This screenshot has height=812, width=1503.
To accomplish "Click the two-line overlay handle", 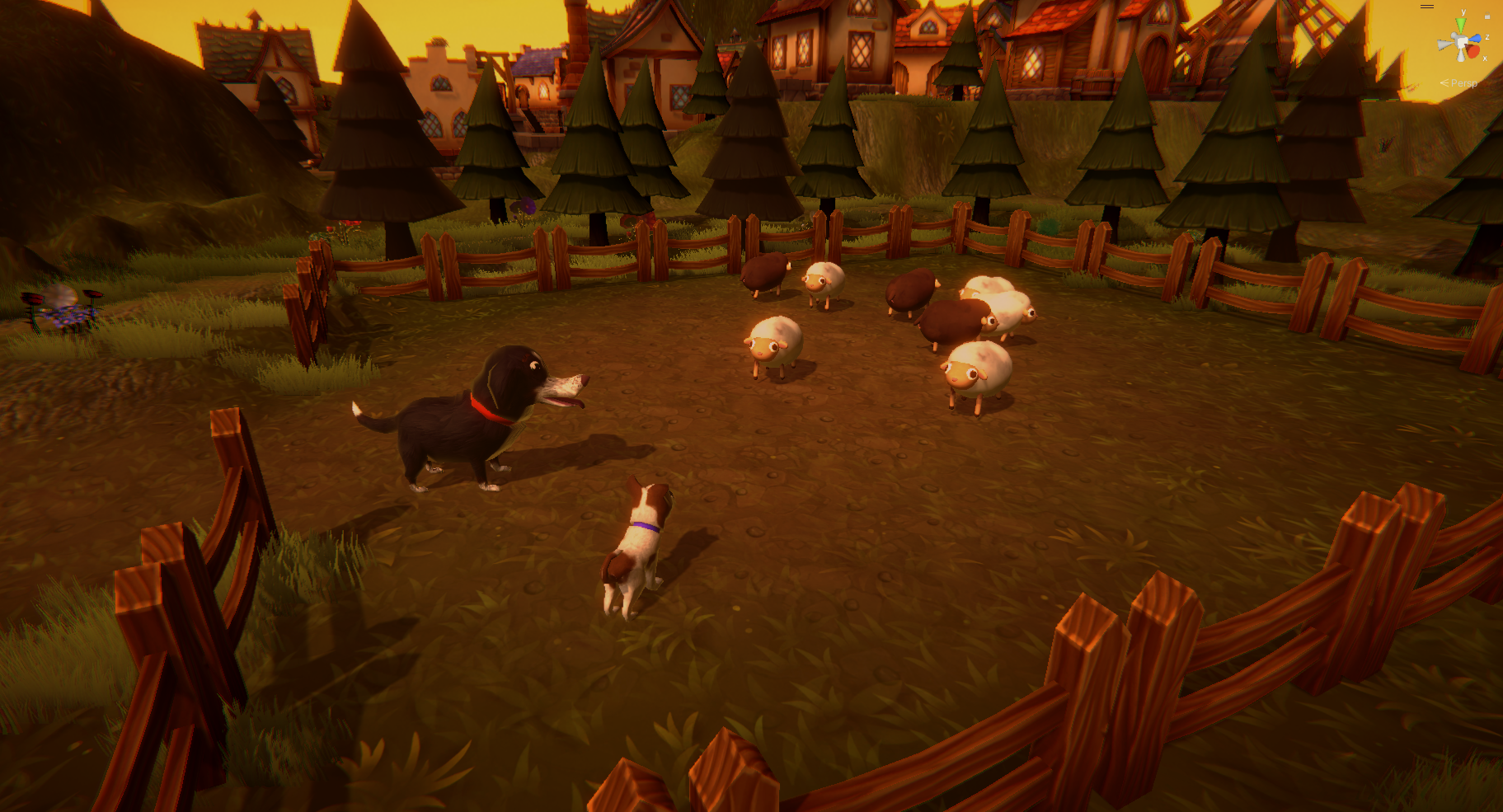I will (x=1427, y=7).
